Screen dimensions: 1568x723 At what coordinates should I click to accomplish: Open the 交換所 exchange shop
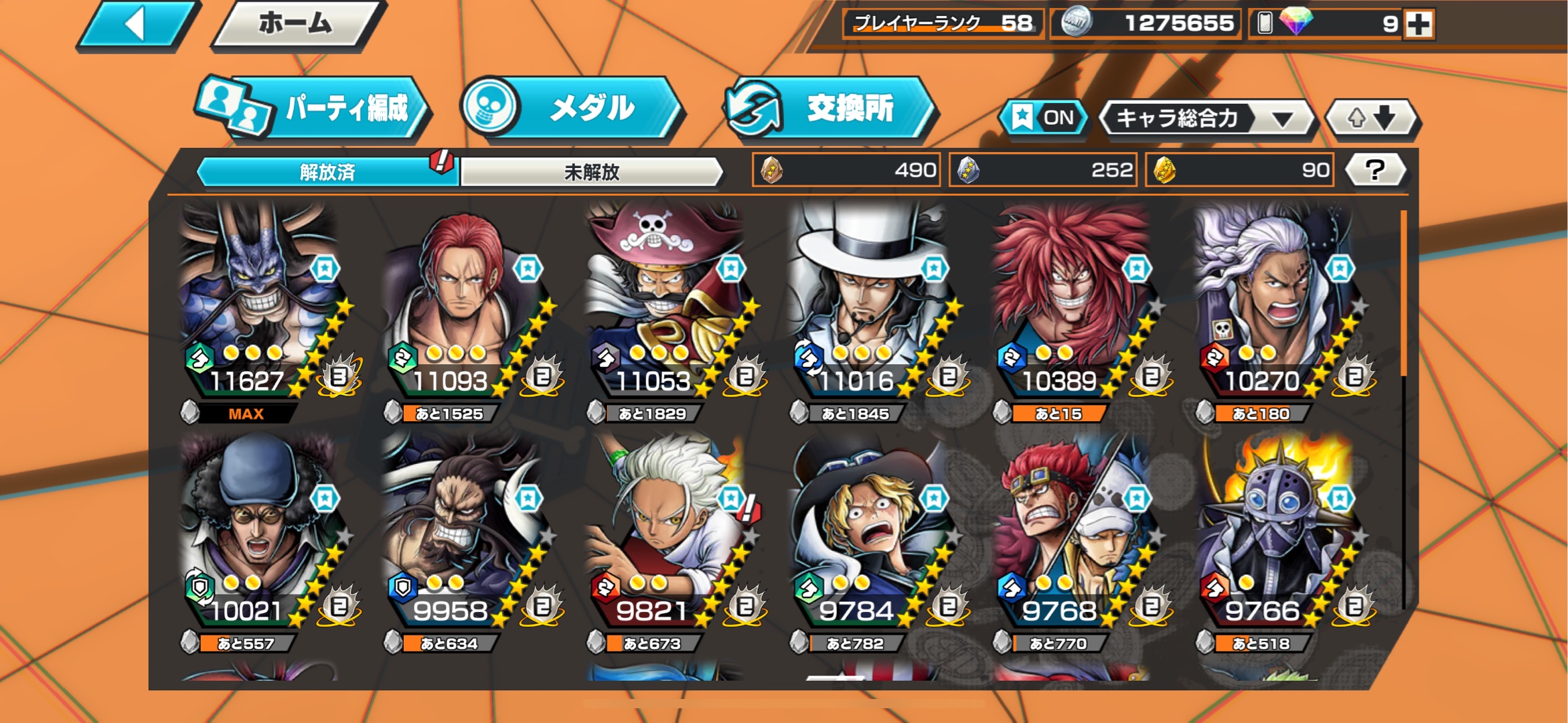[x=829, y=108]
